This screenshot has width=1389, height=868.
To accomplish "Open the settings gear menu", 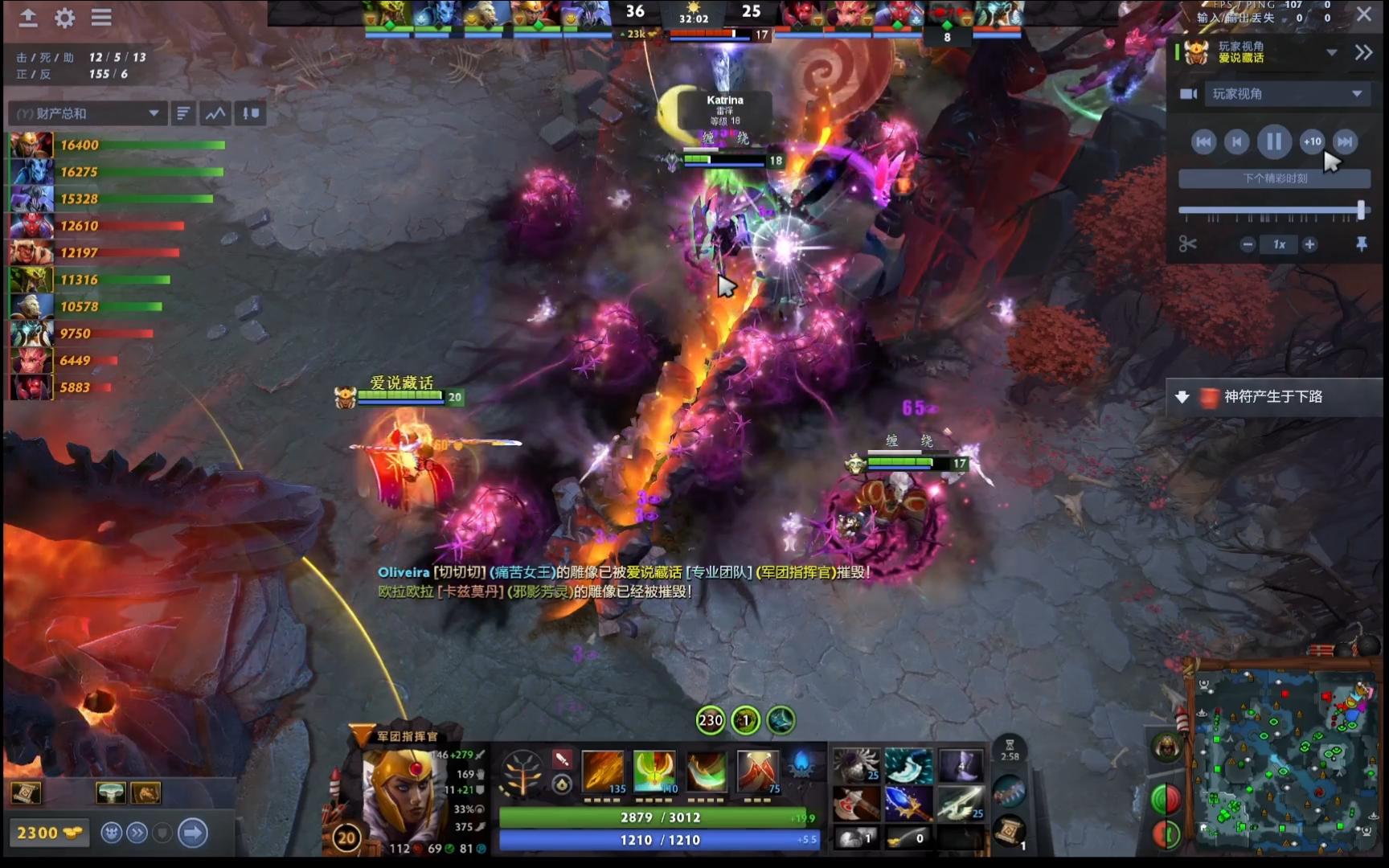I will tap(64, 18).
